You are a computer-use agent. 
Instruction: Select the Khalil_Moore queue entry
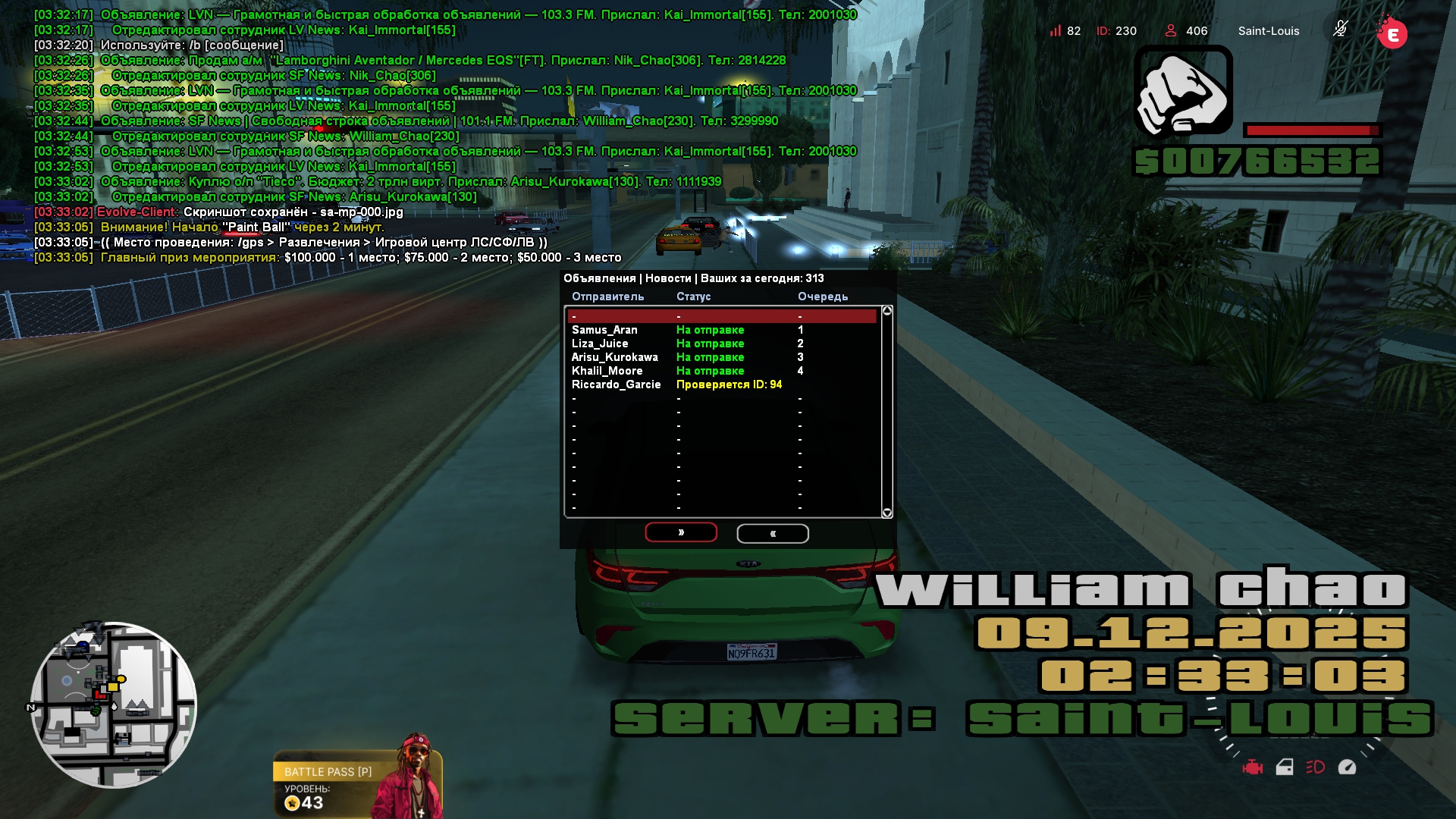tap(722, 371)
